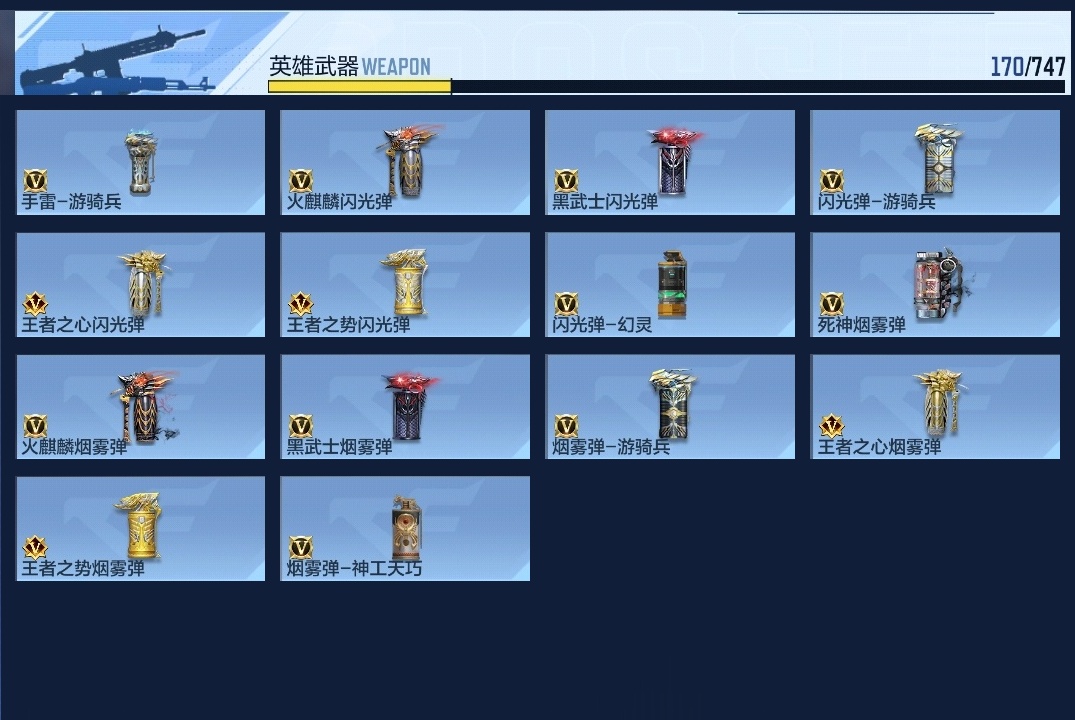Screen dimensions: 1075x720
Task: Open the 死神烟雾弹 smoke grenade
Action: click(935, 285)
